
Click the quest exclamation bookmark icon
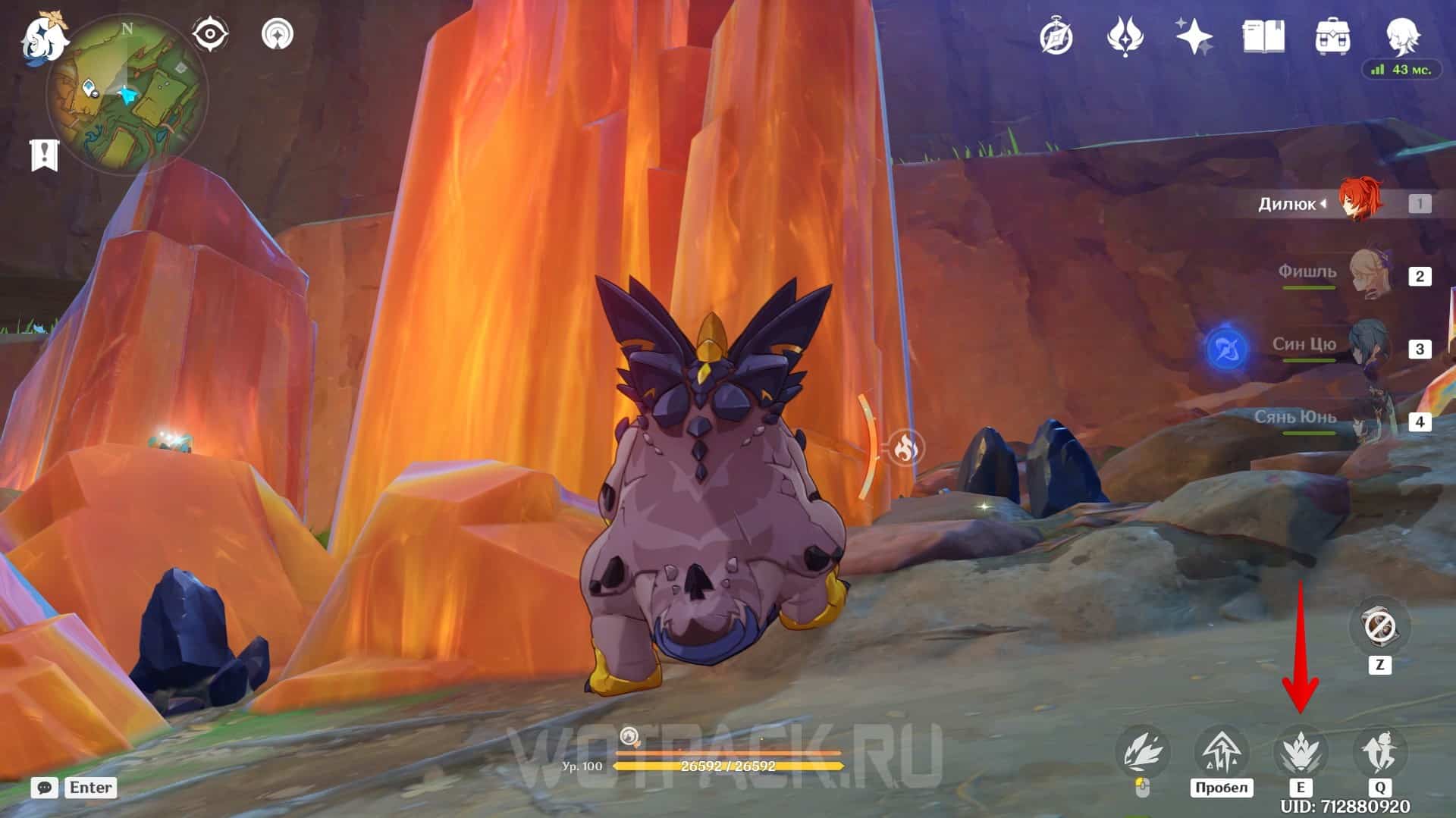point(44,155)
